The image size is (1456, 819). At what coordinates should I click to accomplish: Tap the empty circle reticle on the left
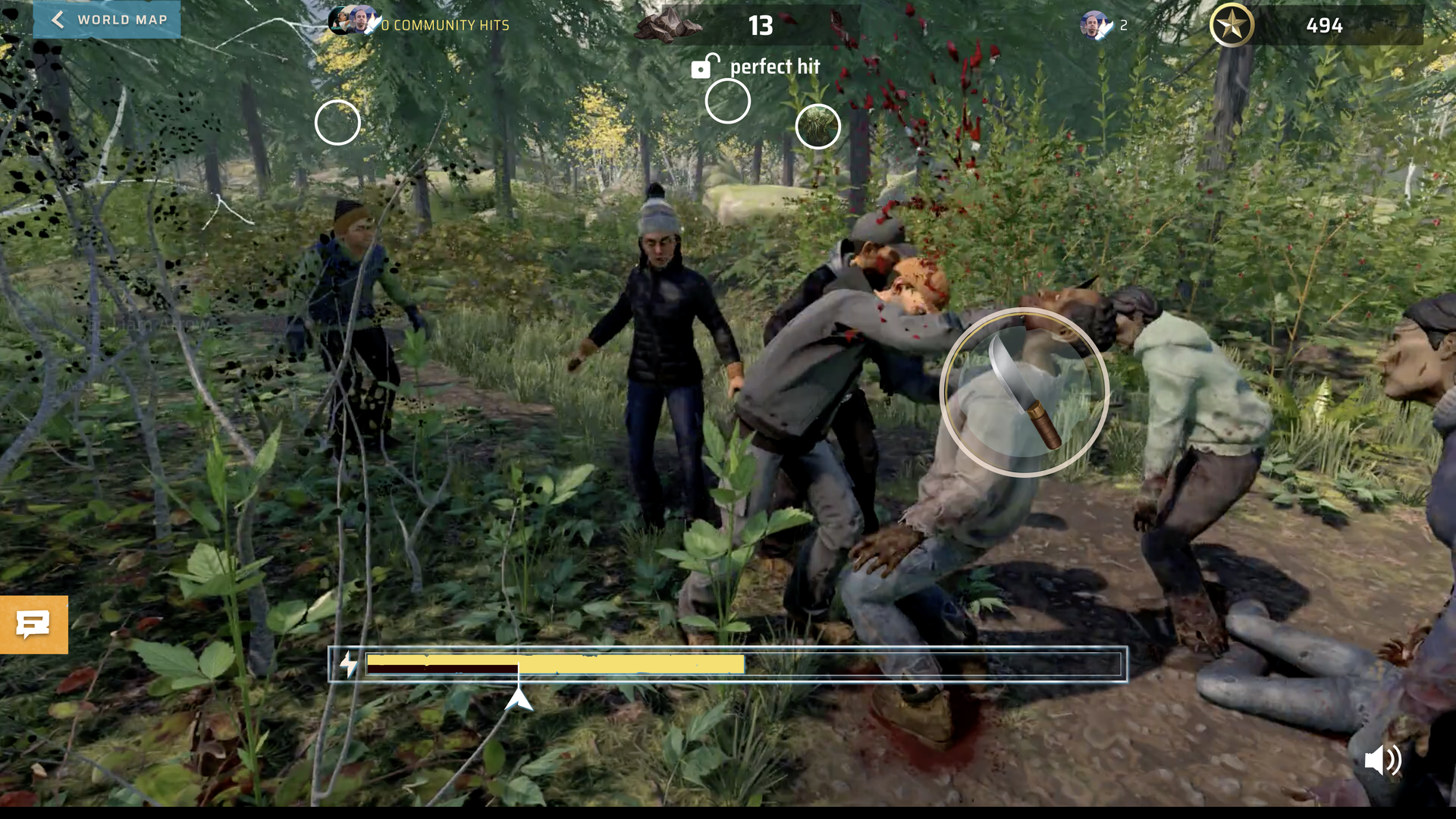pyautogui.click(x=337, y=122)
